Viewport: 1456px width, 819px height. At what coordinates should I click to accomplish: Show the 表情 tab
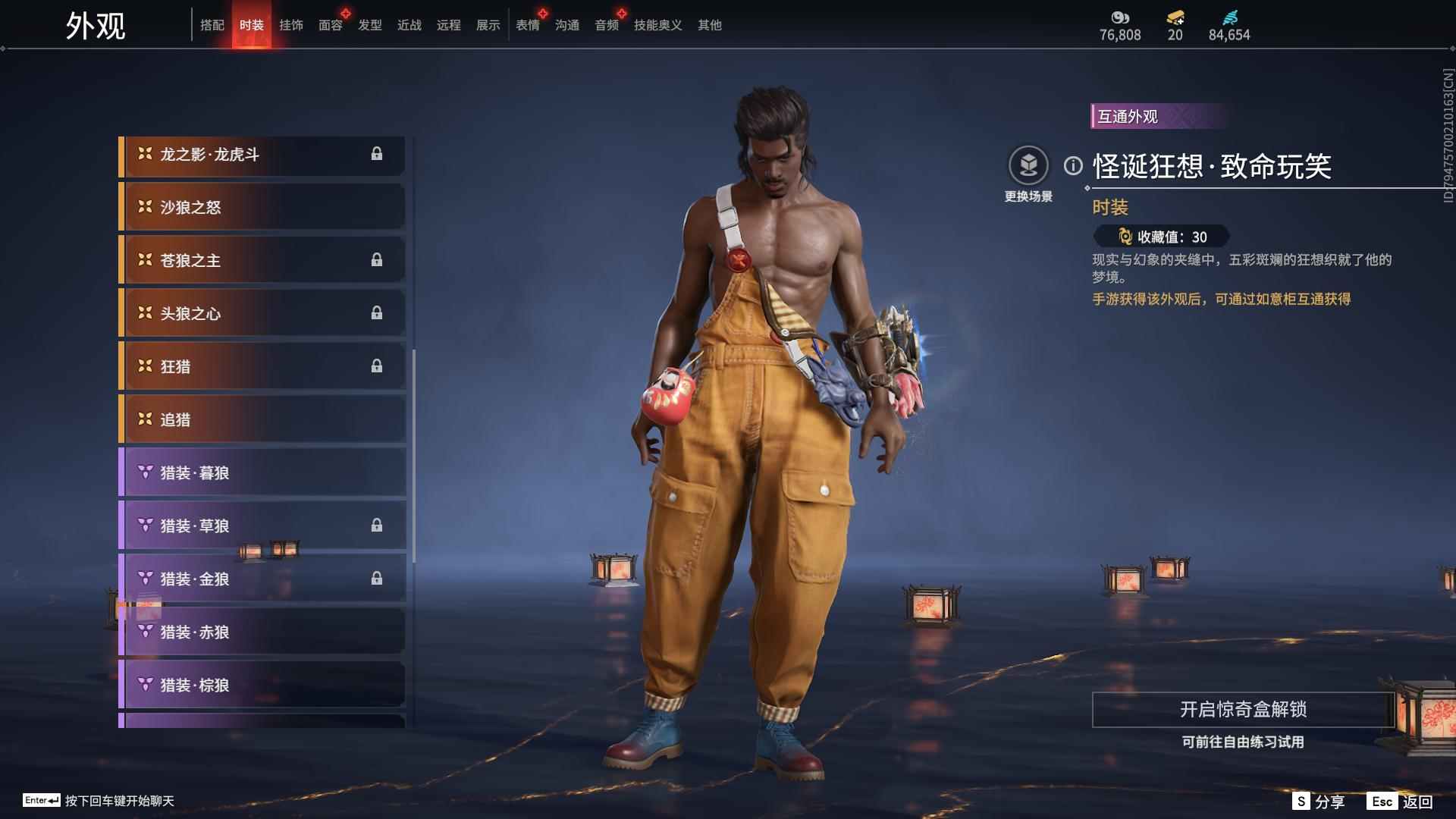(x=528, y=25)
